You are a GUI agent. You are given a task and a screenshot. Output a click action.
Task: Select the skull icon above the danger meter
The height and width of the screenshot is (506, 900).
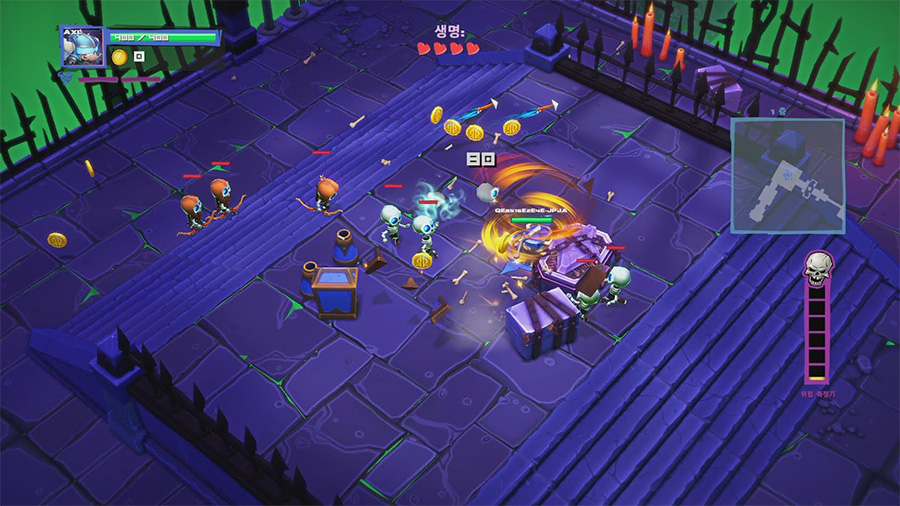(x=818, y=267)
